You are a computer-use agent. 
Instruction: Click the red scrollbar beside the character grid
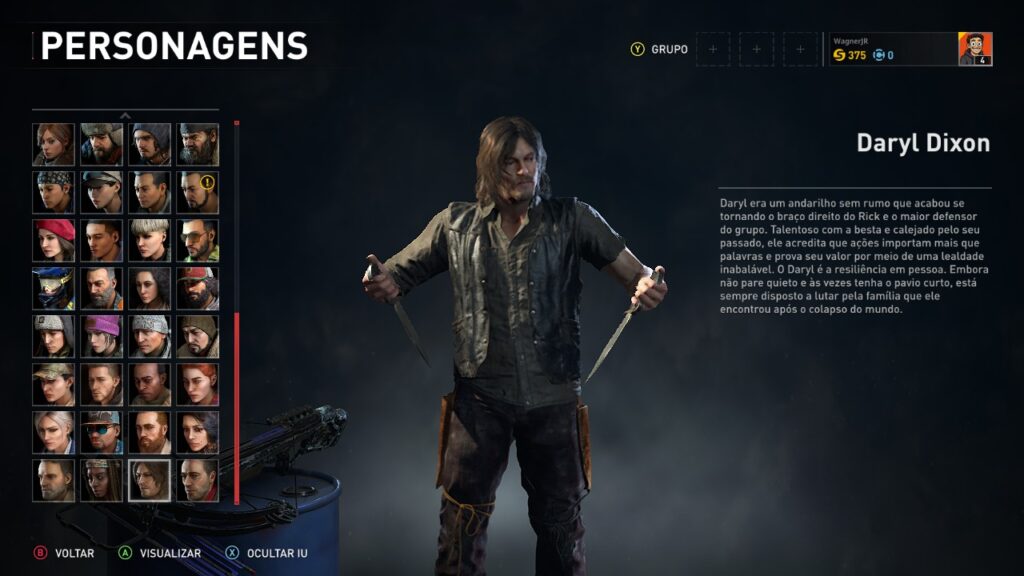(x=236, y=408)
